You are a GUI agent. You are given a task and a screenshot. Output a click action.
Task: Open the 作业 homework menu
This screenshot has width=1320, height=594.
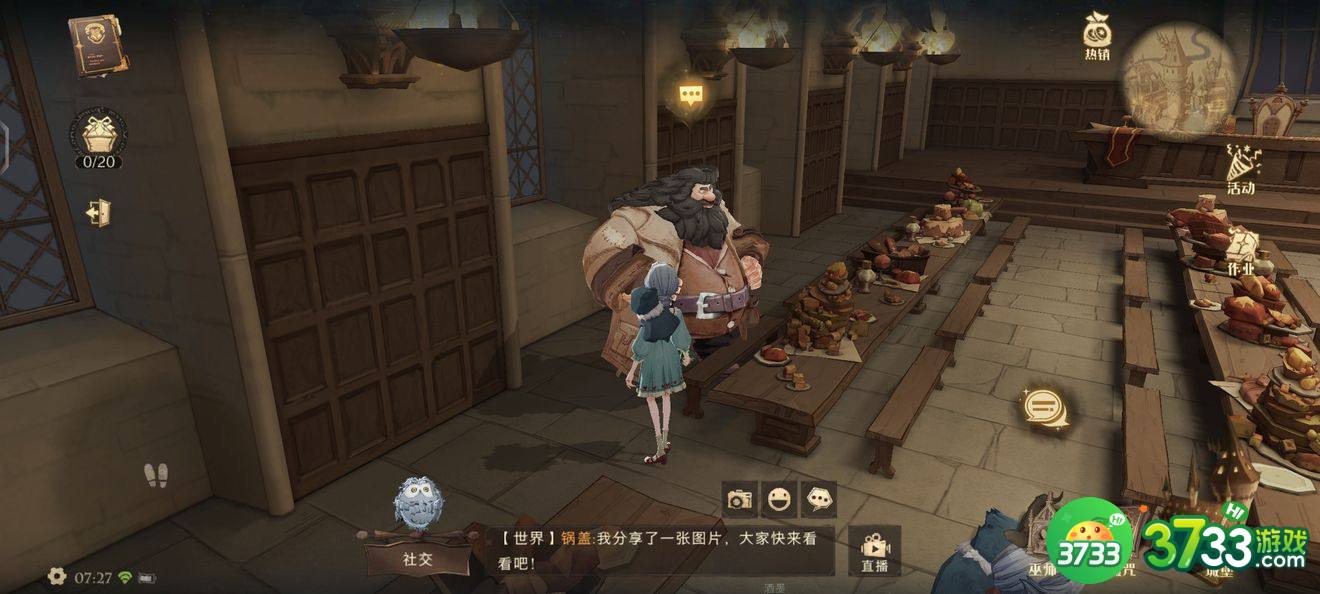(x=1240, y=250)
